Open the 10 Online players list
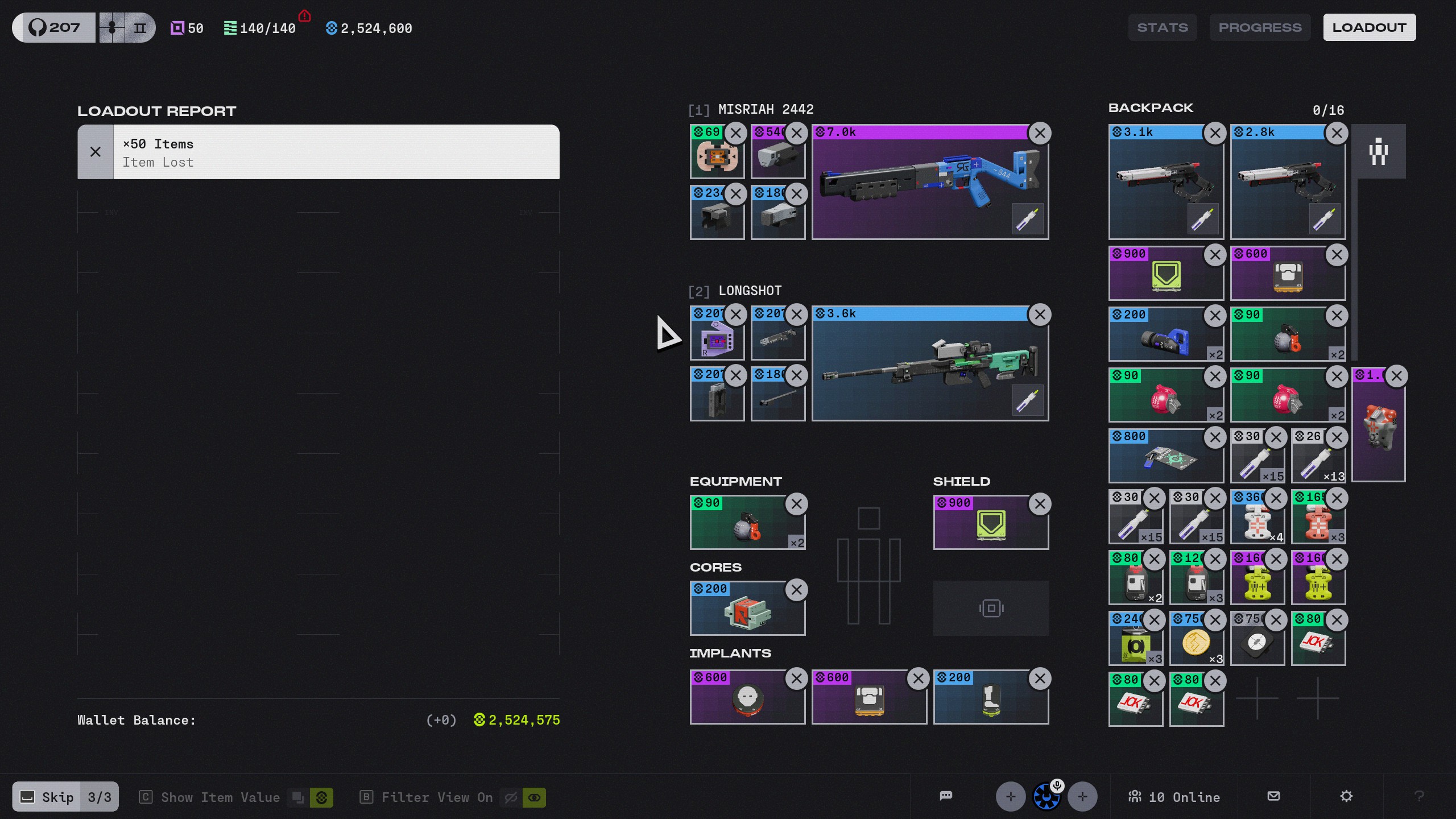Screen dimensions: 1456x819 (1174, 797)
